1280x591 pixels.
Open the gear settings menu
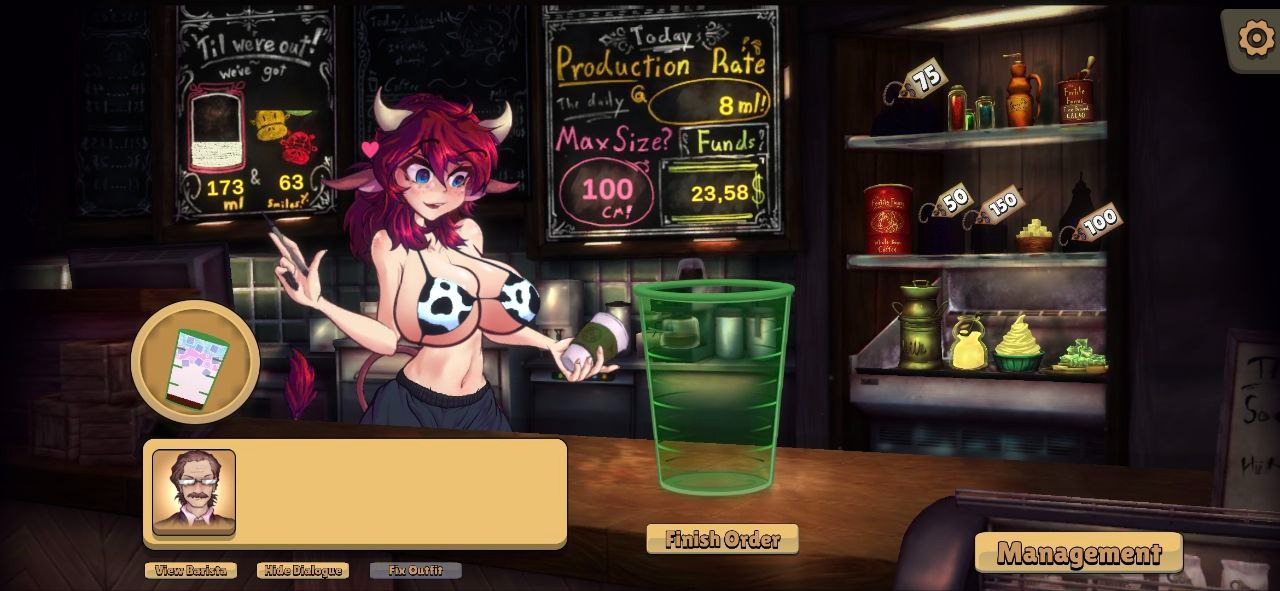(x=1256, y=38)
